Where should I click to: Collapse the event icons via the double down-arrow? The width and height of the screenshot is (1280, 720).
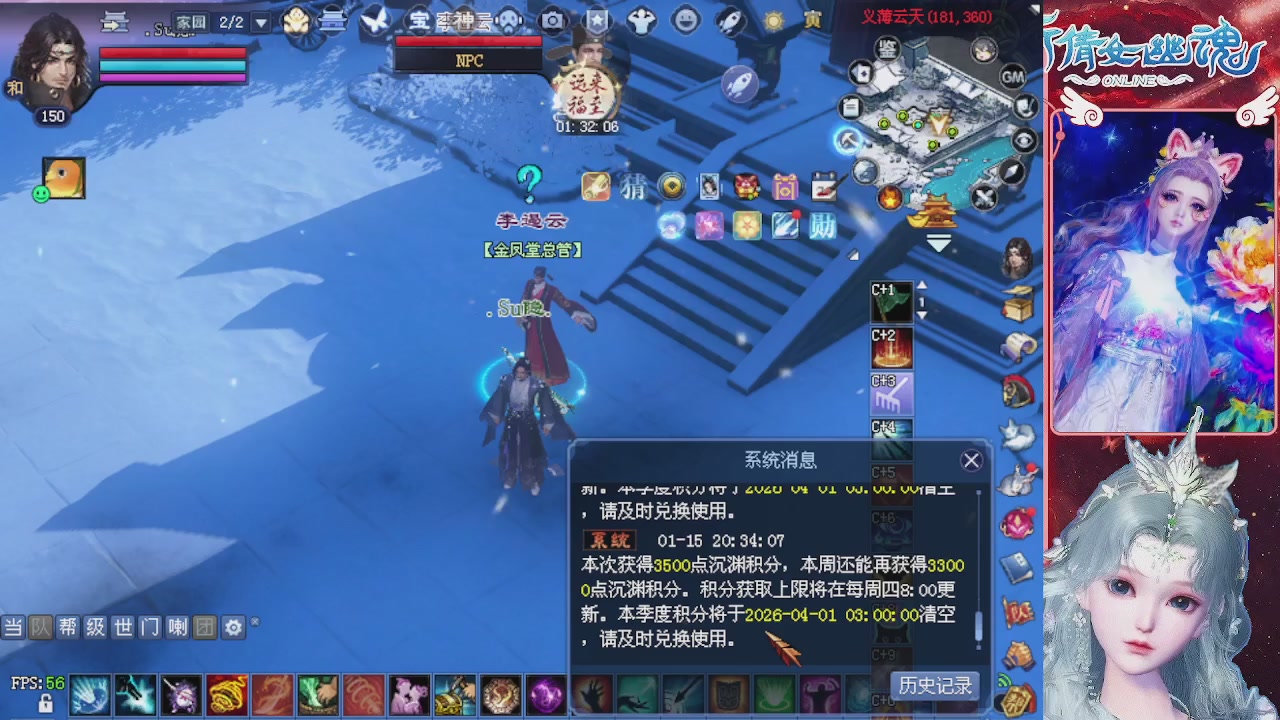tap(937, 243)
